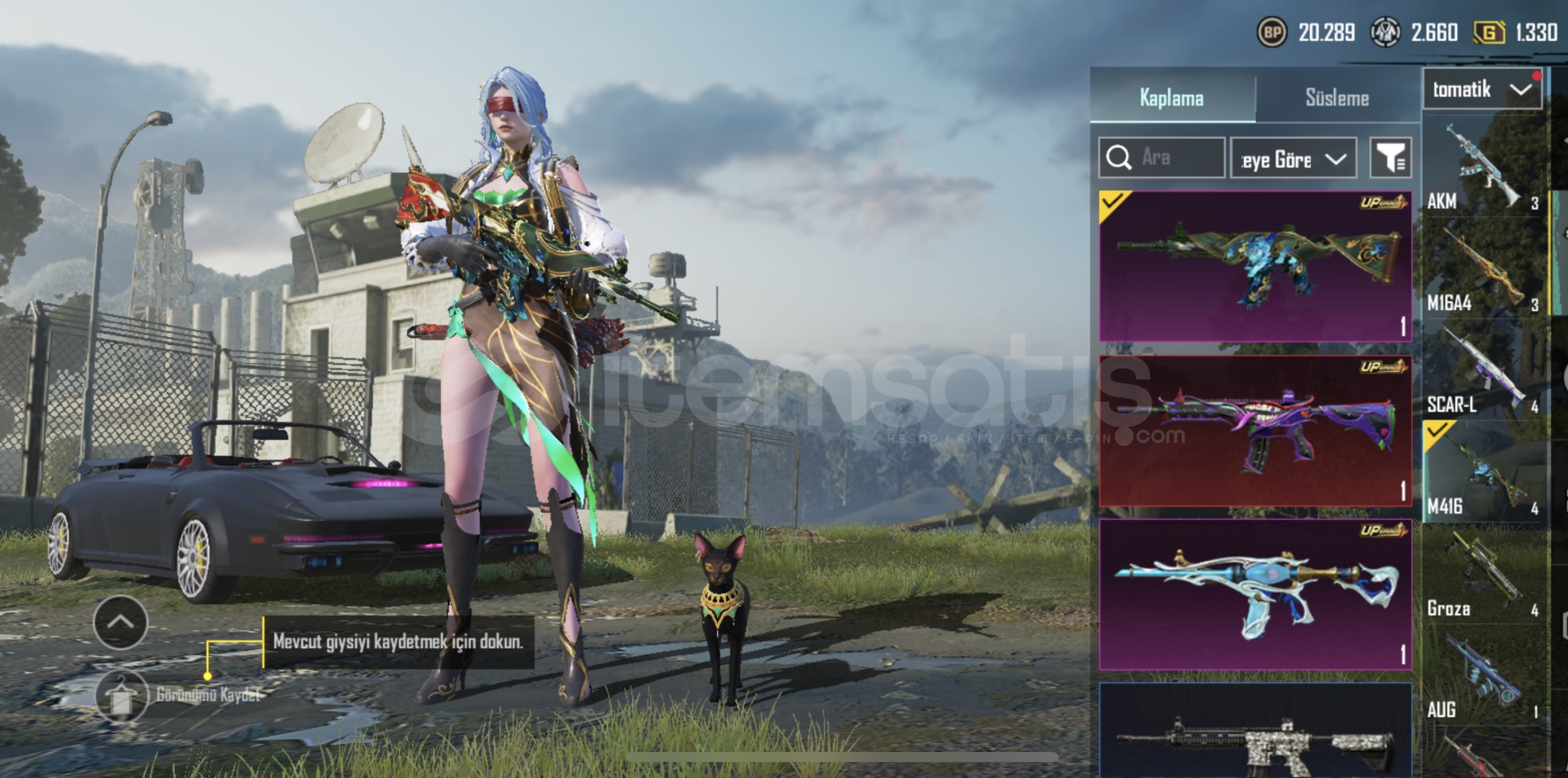This screenshot has width=1568, height=778.
Task: Tap the gold G currency icon
Action: [1489, 32]
